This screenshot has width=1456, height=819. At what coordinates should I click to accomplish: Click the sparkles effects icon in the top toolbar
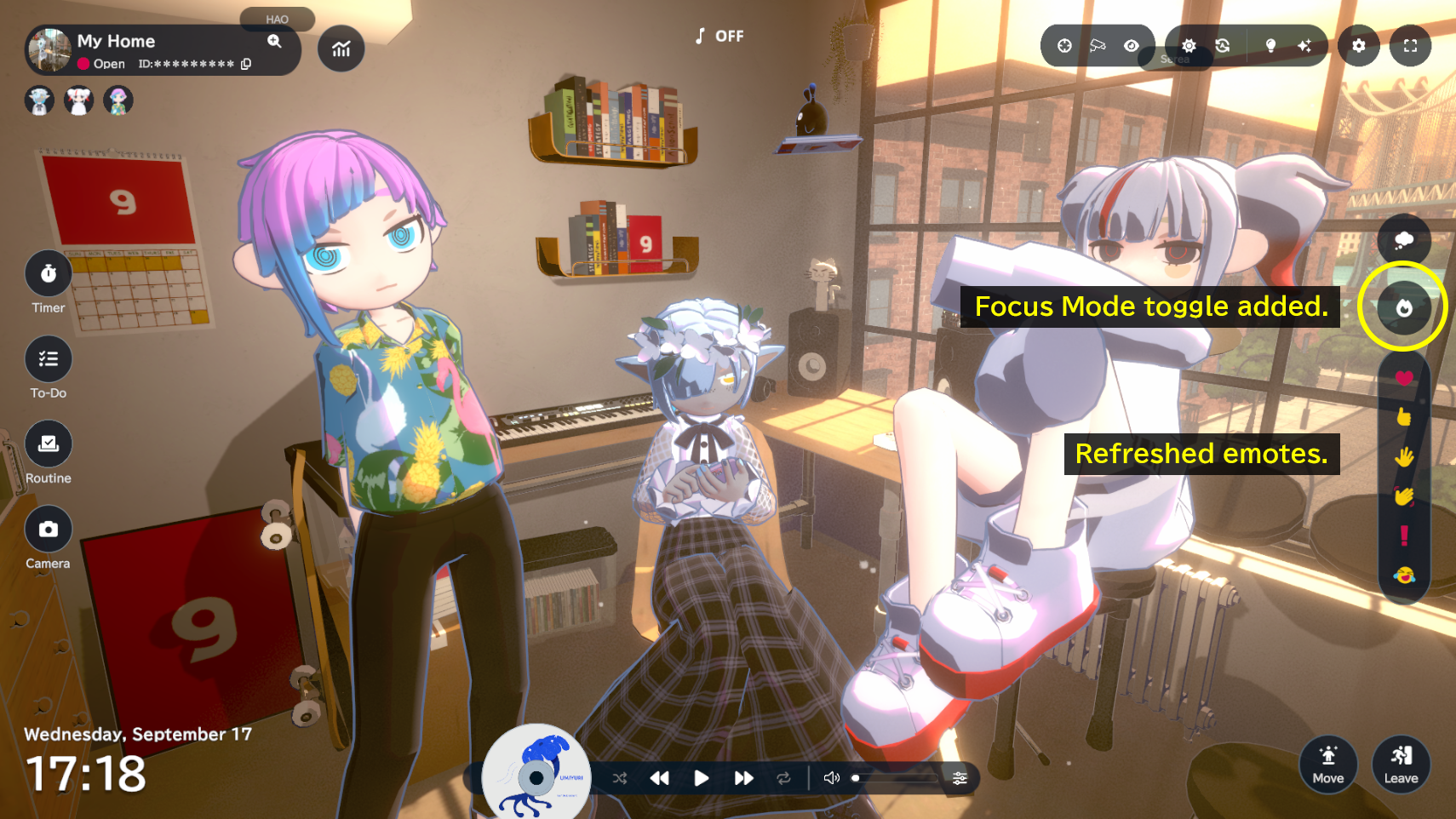point(1304,46)
